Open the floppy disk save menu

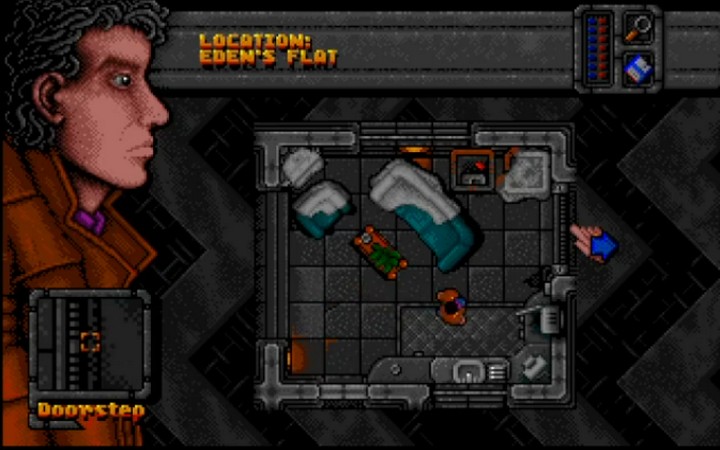(x=636, y=68)
